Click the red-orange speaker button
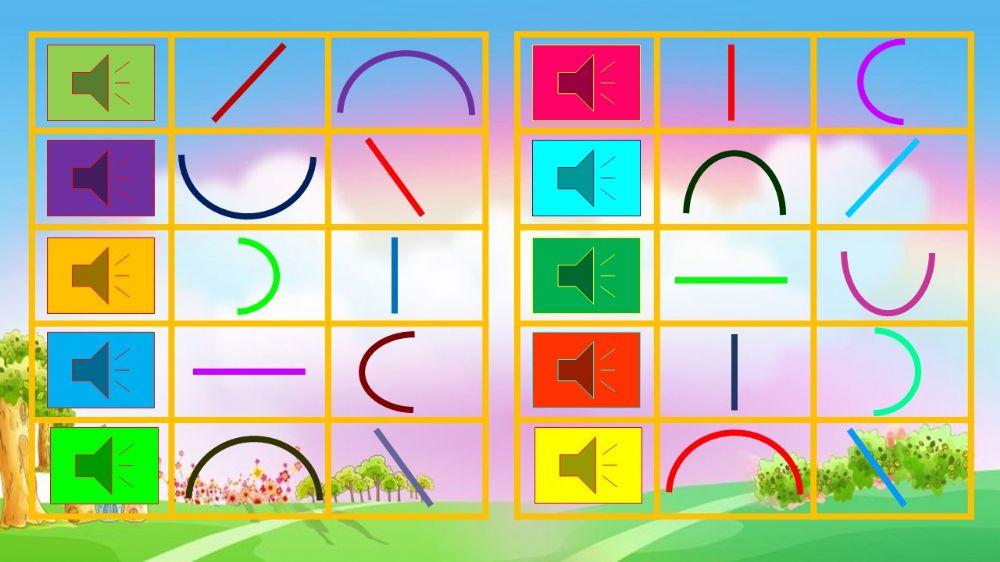This screenshot has height=562, width=1000. coord(586,370)
